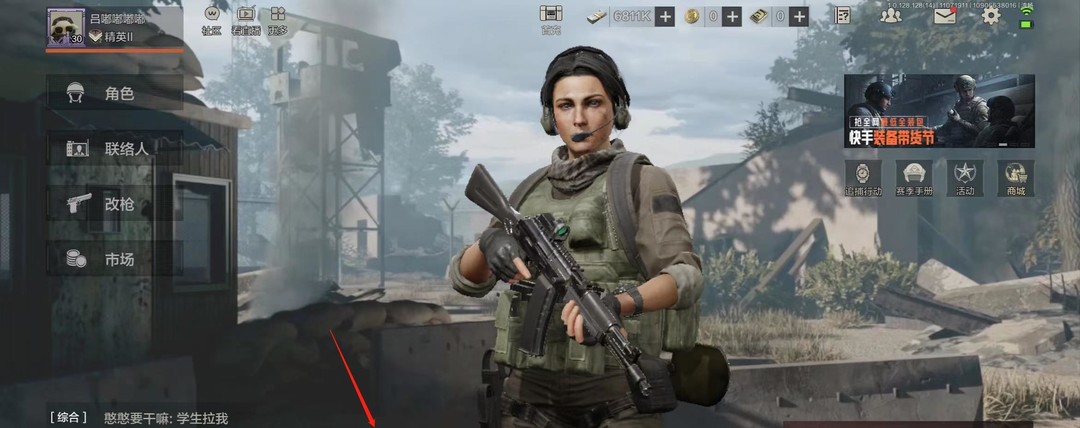Open the task list clipboard icon
This screenshot has height=428, width=1080.
coord(843,16)
